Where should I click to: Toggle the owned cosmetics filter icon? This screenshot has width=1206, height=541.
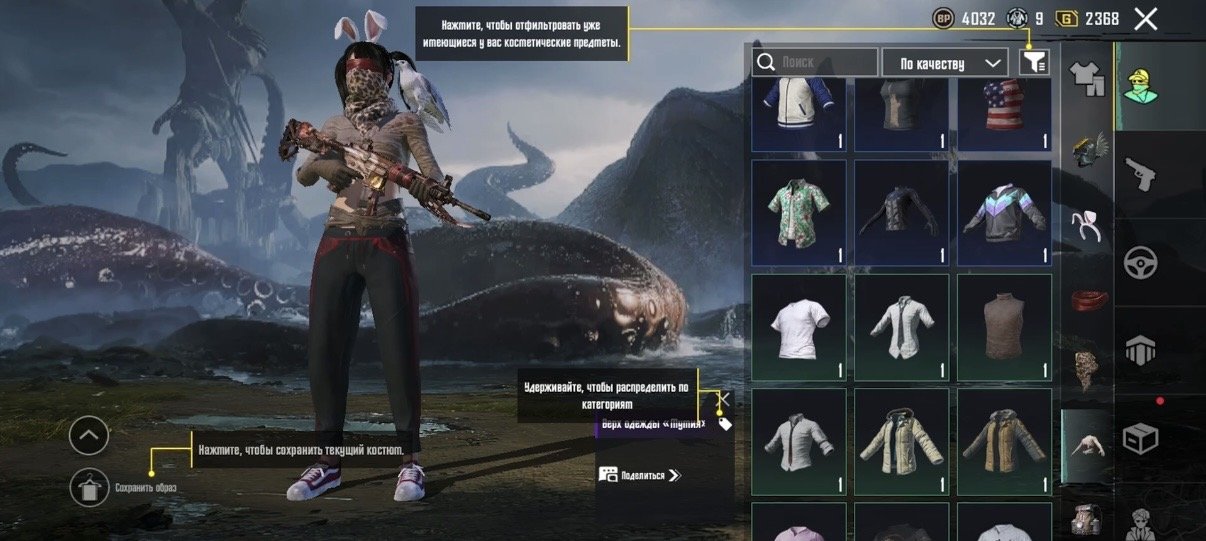coord(1033,62)
